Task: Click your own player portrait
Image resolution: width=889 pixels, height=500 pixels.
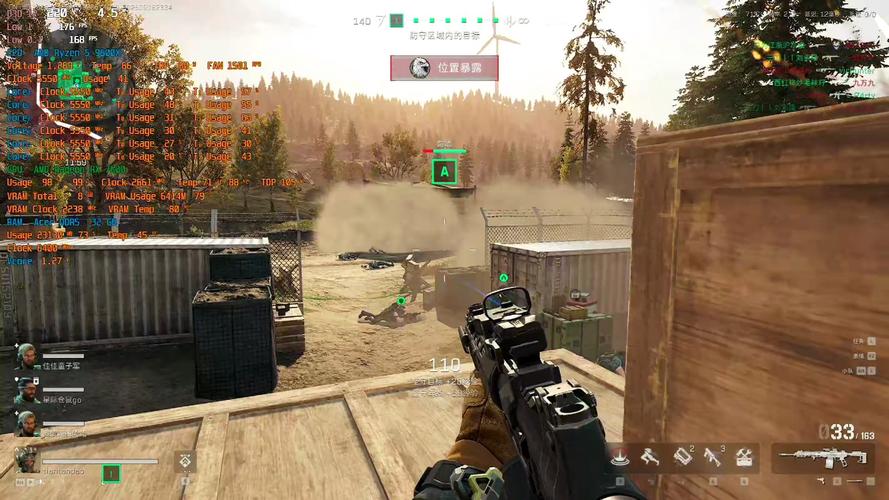Action: [27, 461]
